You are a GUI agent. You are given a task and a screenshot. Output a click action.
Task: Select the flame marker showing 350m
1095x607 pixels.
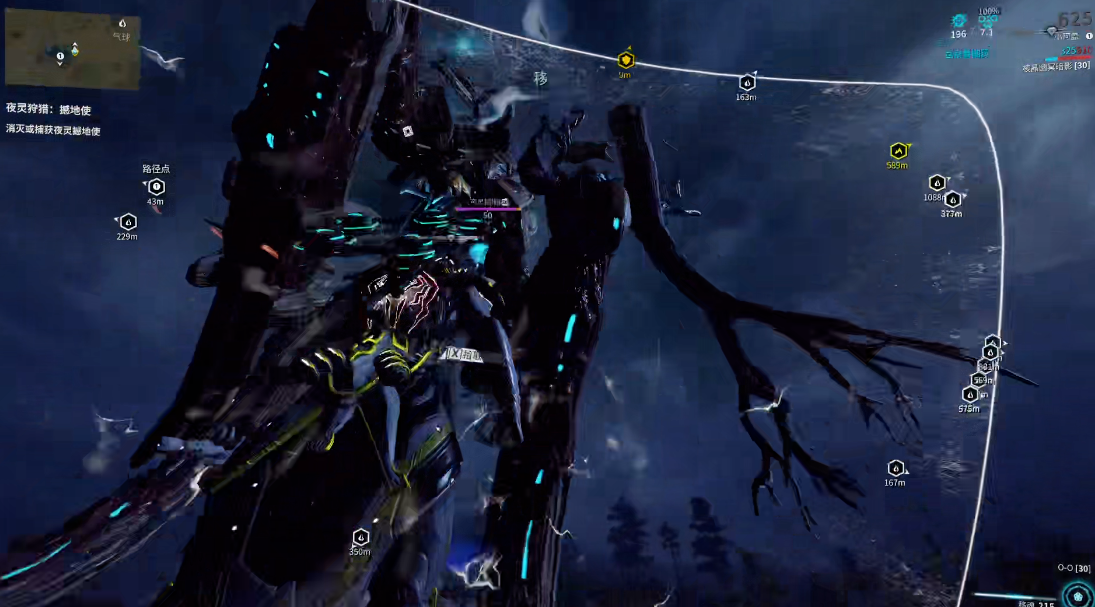pos(360,538)
